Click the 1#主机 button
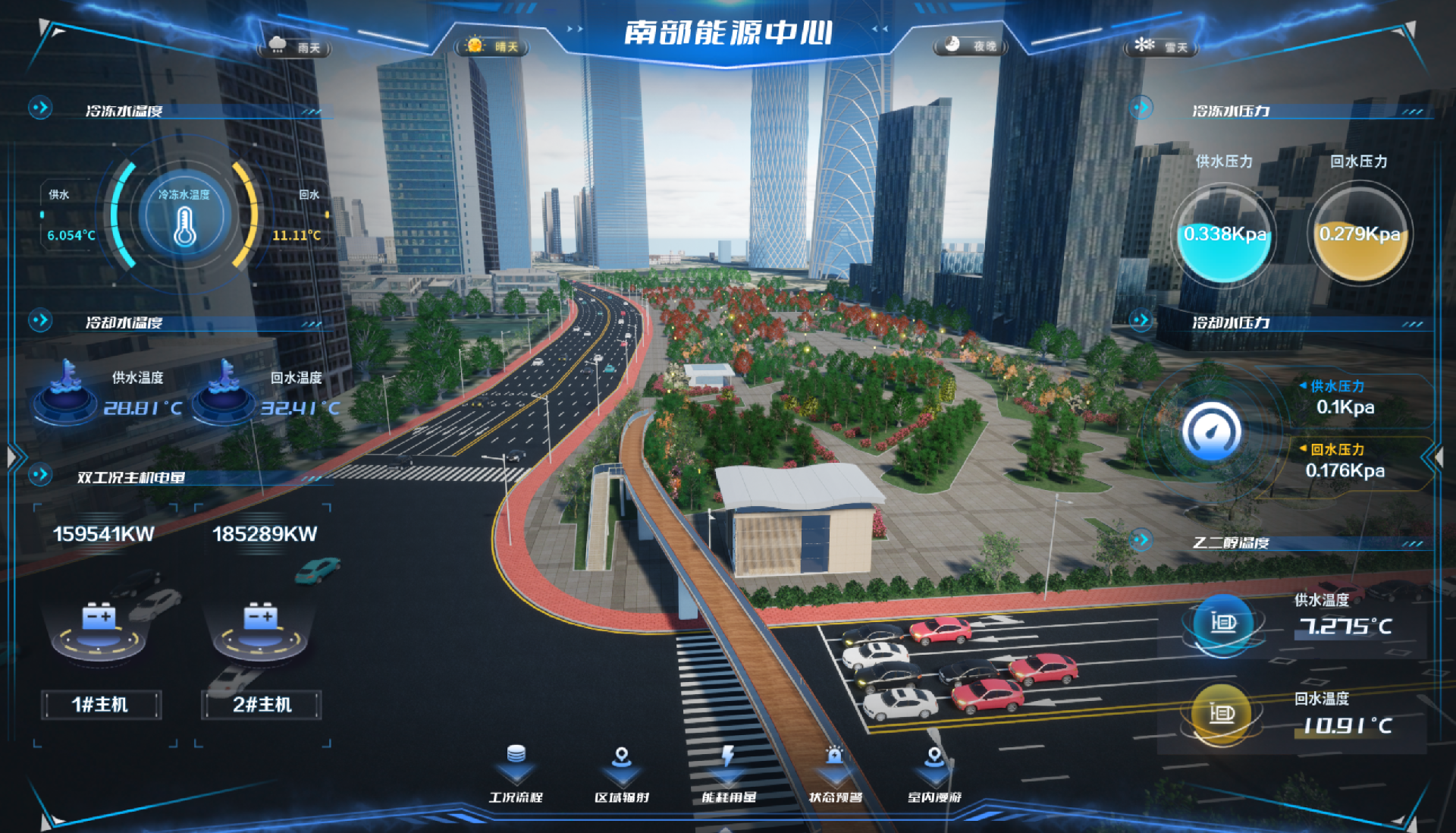The image size is (1456, 833). click(x=102, y=705)
